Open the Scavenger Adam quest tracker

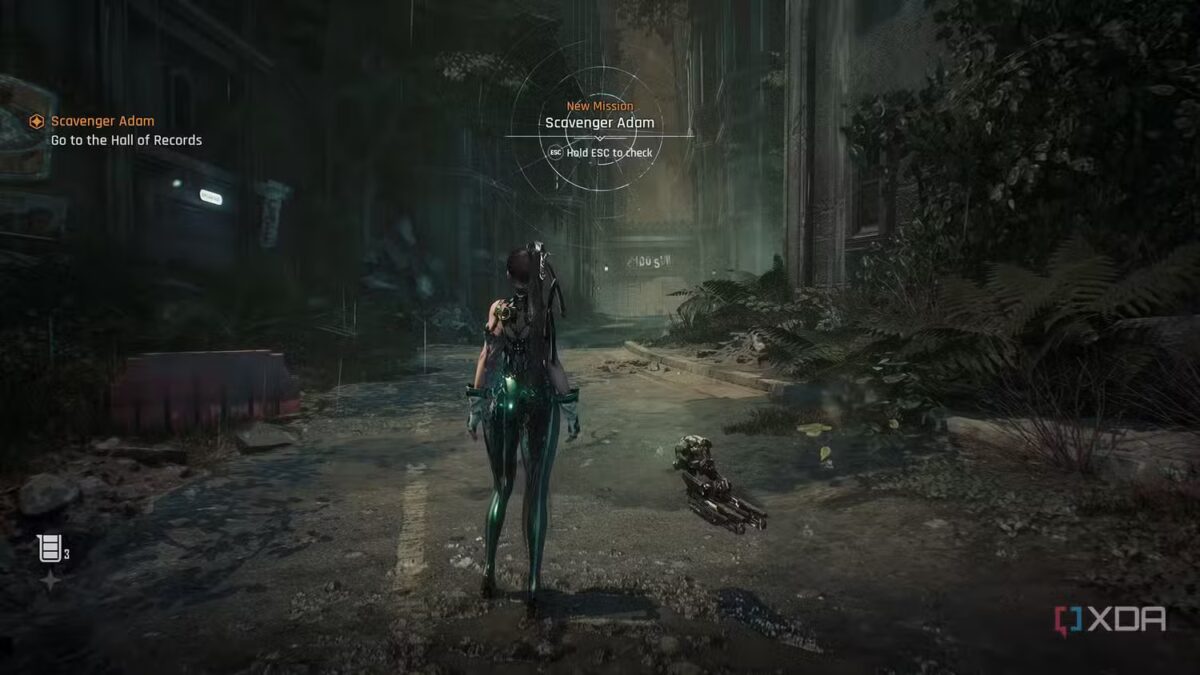102,121
